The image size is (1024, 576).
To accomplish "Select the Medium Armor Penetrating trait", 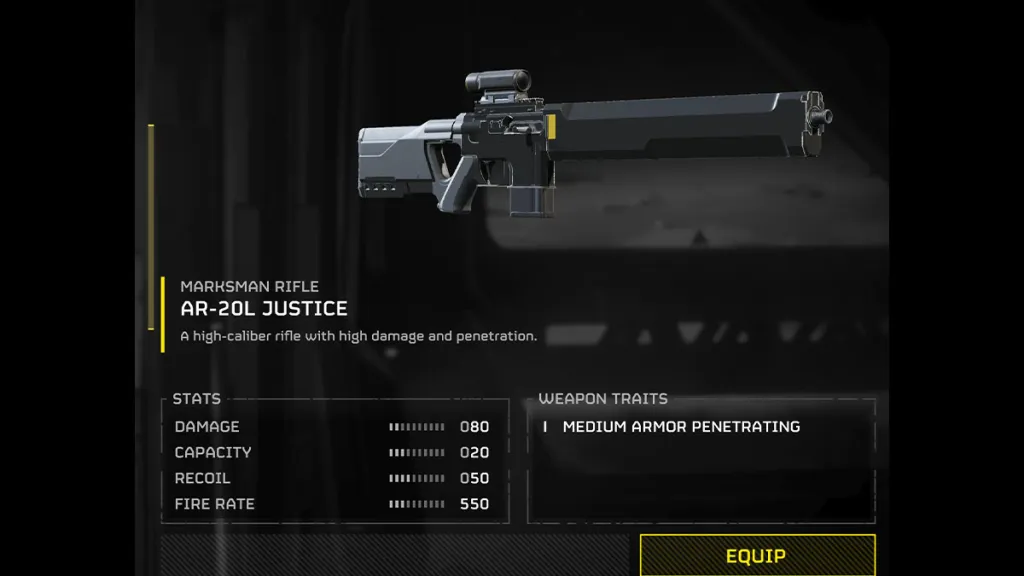I will tap(681, 427).
